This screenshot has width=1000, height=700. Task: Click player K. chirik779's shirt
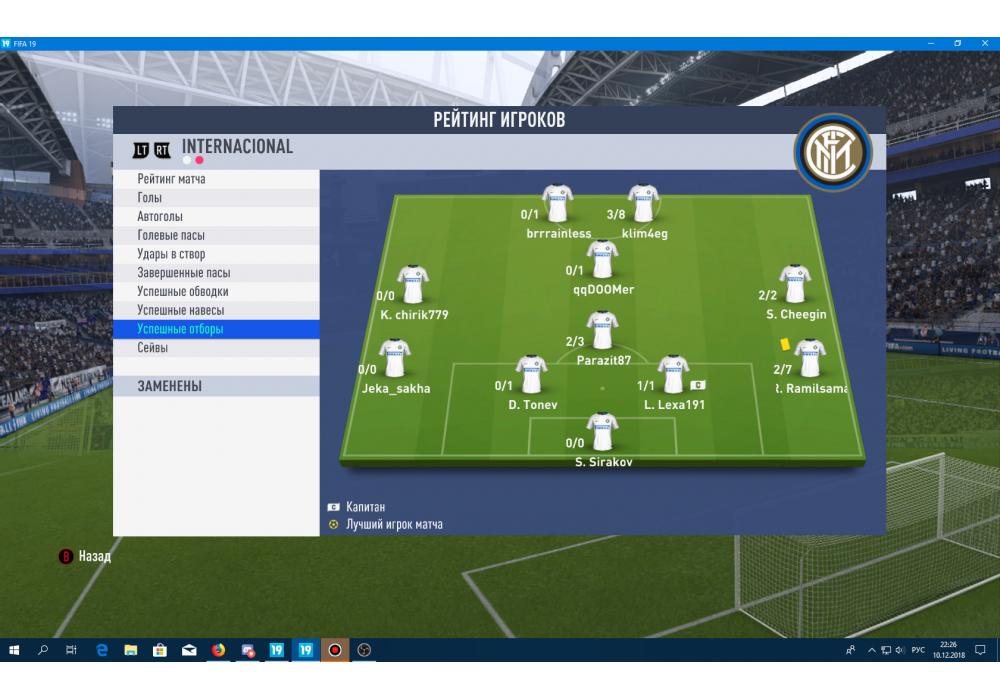pos(412,284)
